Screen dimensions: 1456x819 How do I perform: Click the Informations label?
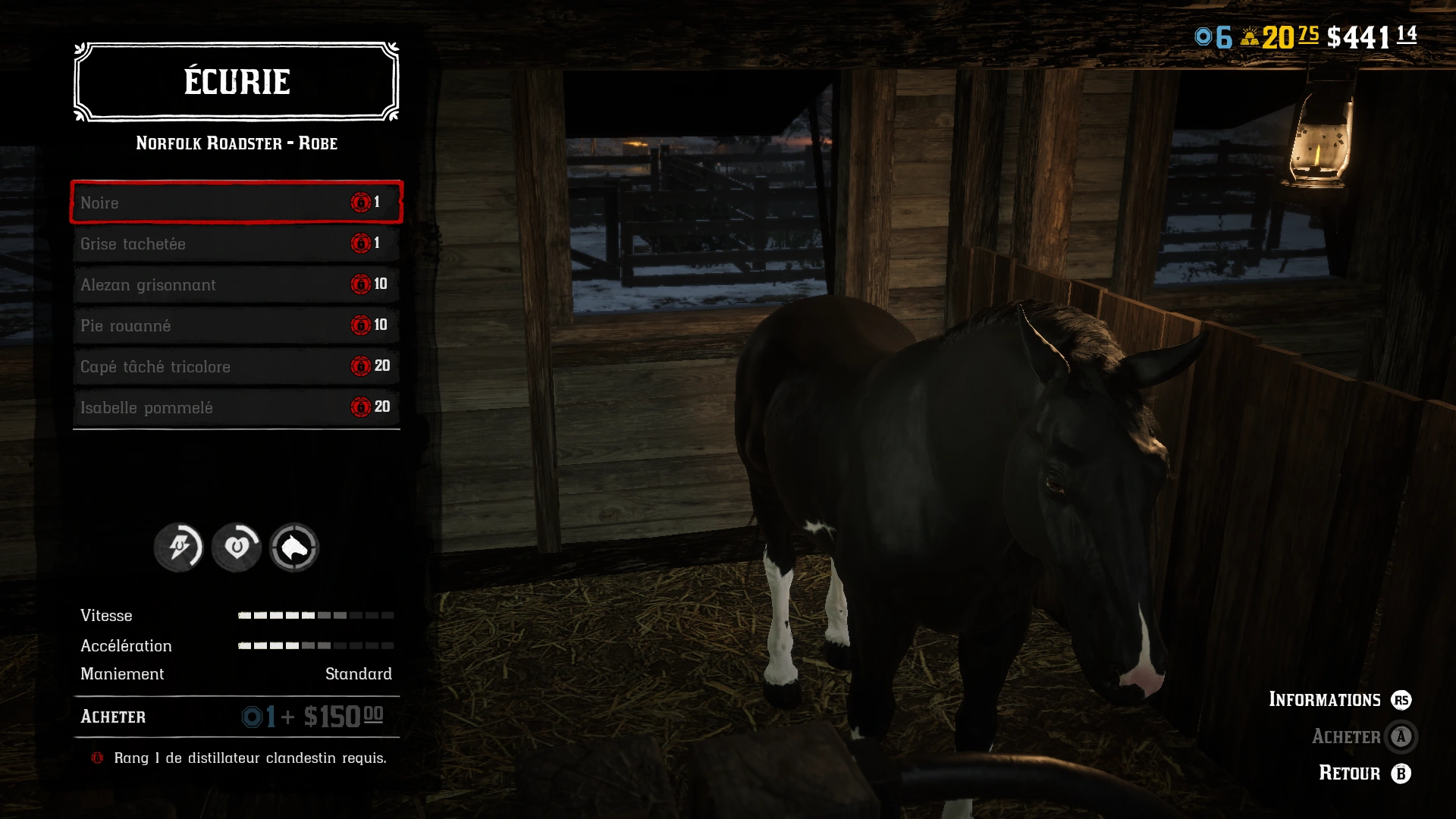coord(1326,700)
